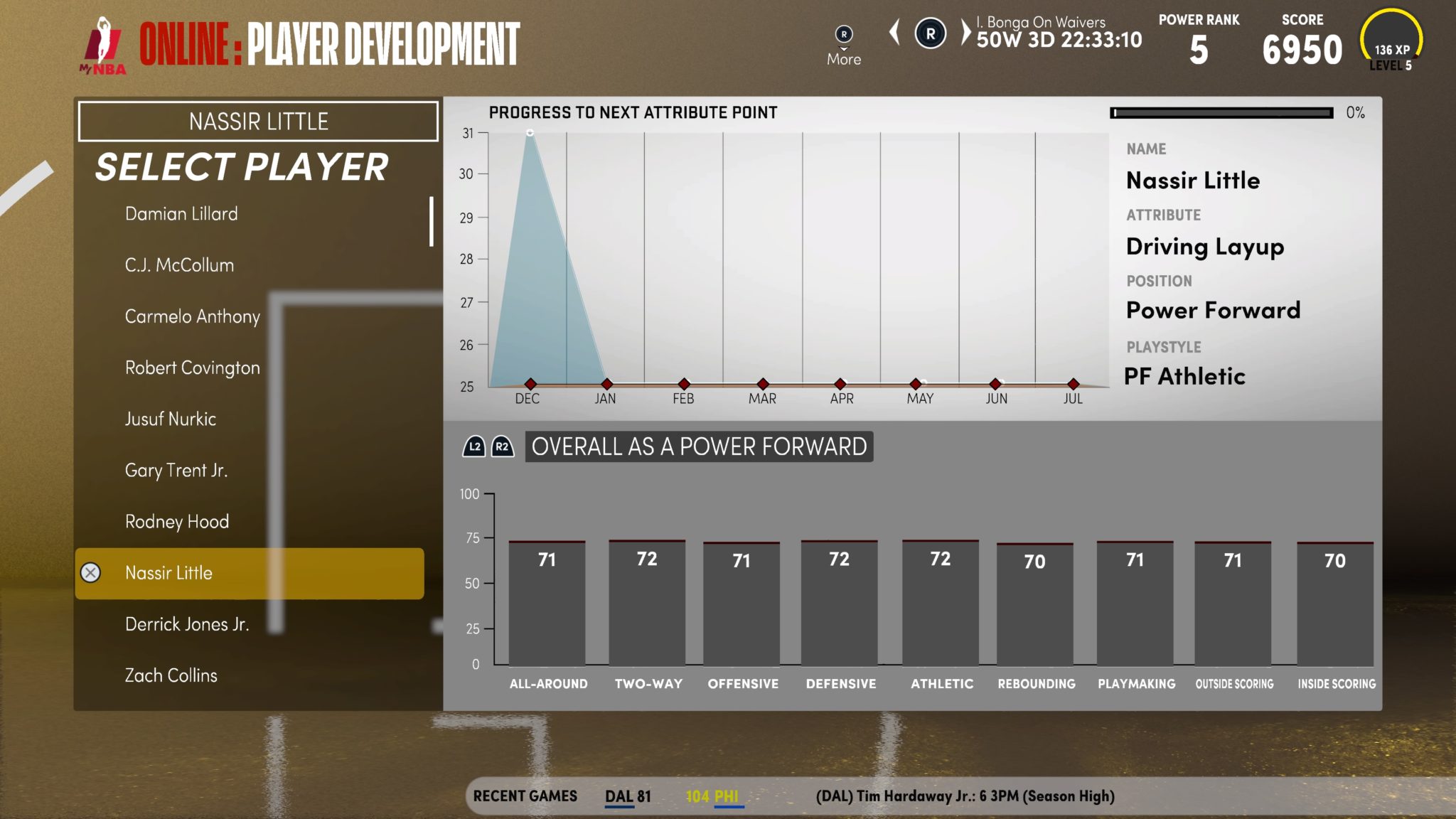Open Jusuf Nurkic's development view

click(x=171, y=419)
